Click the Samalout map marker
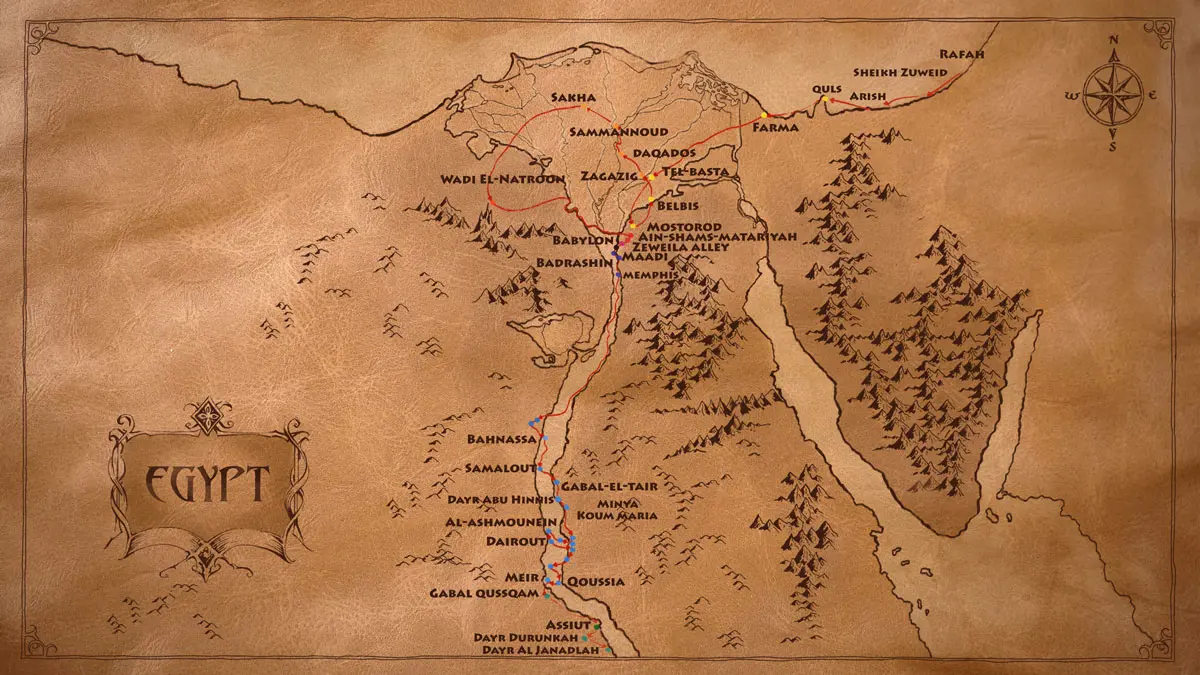Image resolution: width=1200 pixels, height=675 pixels. click(540, 468)
